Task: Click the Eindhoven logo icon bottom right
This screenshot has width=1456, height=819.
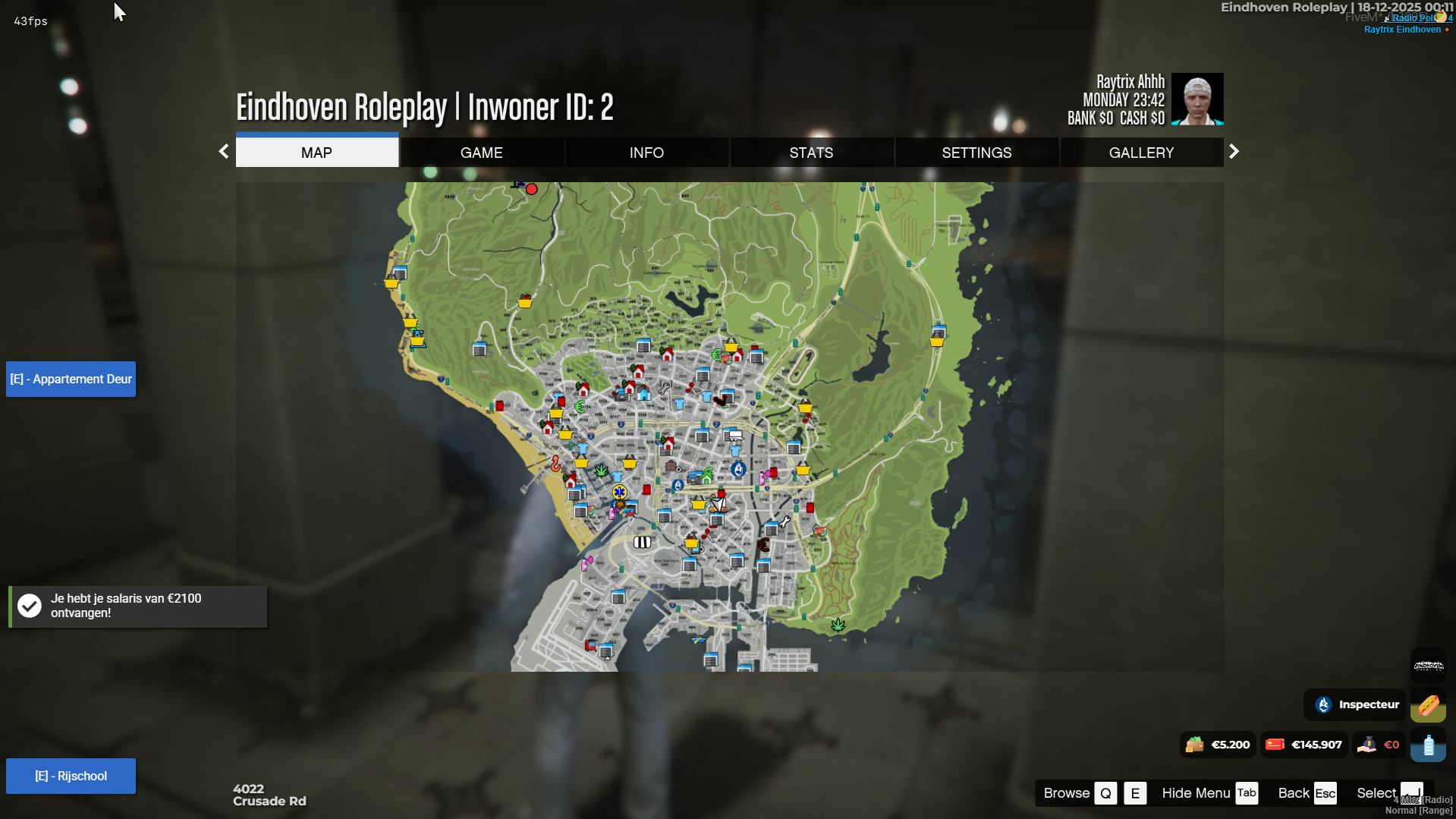Action: click(x=1429, y=665)
